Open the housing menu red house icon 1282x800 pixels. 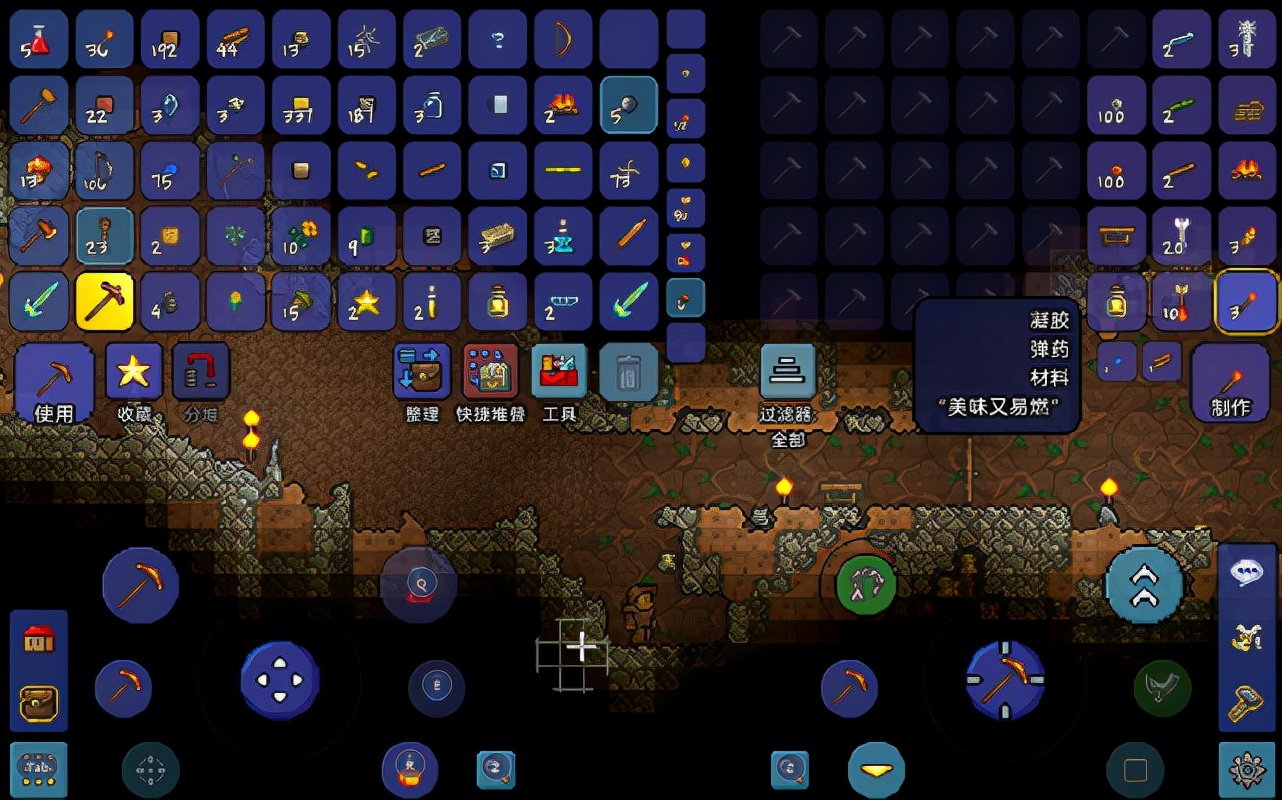click(x=39, y=639)
